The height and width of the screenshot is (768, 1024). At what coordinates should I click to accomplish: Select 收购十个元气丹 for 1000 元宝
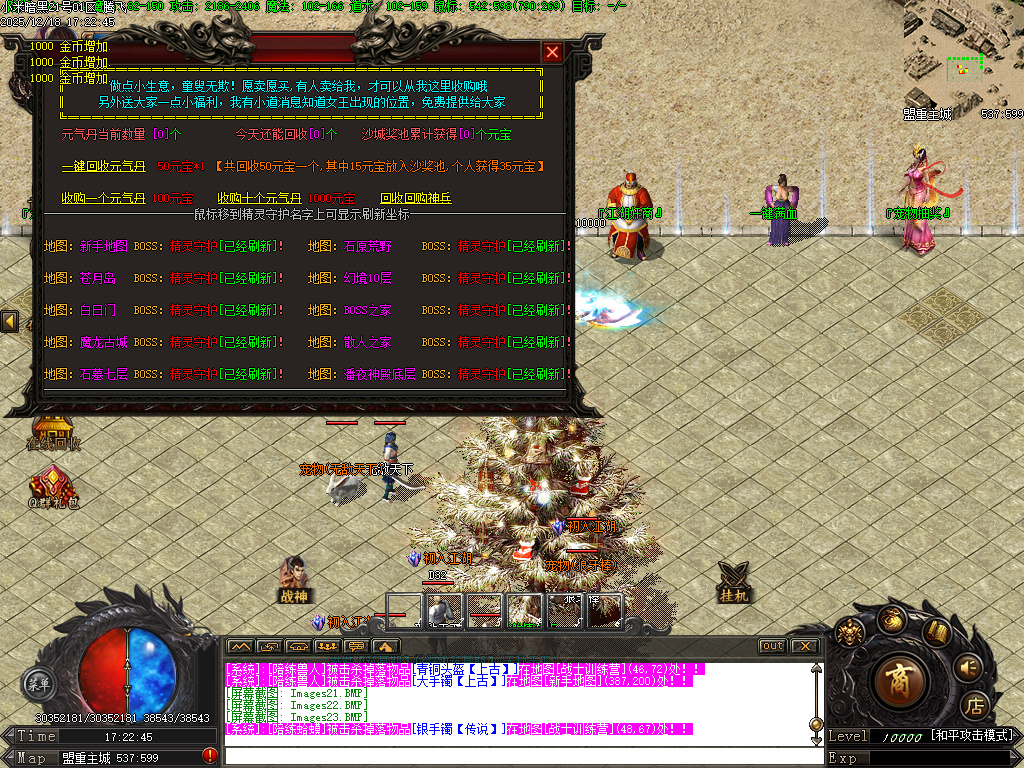pyautogui.click(x=258, y=198)
